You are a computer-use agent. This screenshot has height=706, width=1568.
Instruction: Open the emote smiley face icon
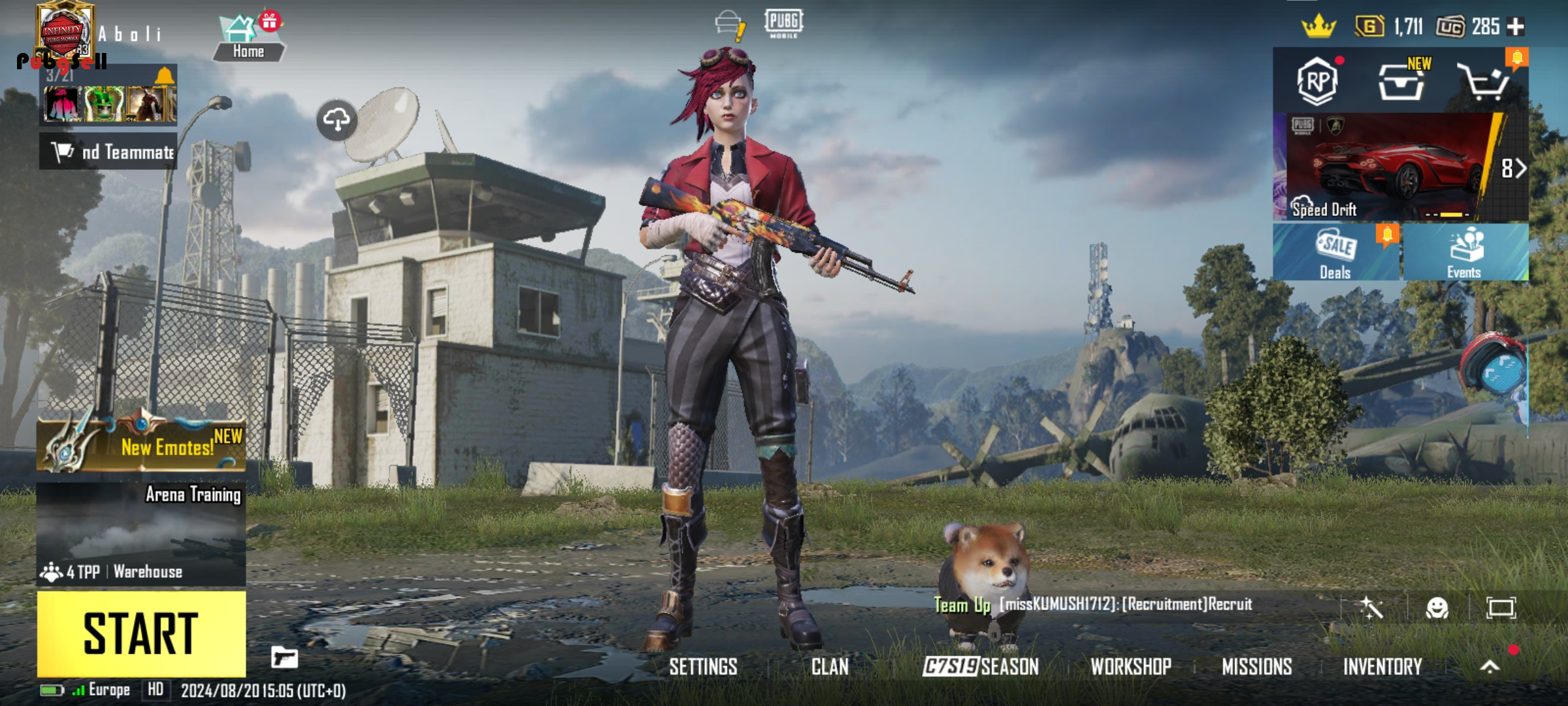tap(1437, 608)
